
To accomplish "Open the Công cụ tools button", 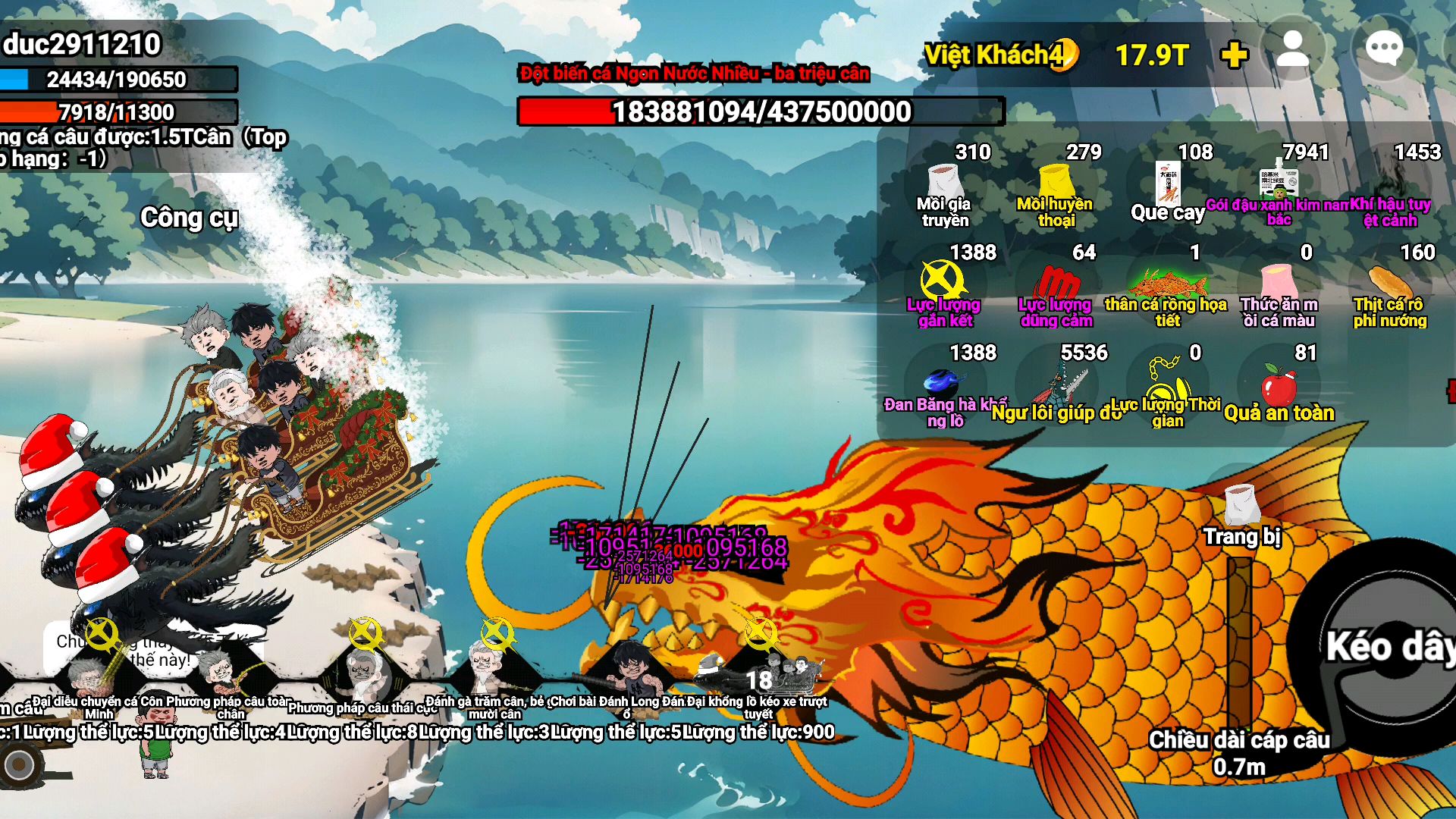I will point(189,218).
